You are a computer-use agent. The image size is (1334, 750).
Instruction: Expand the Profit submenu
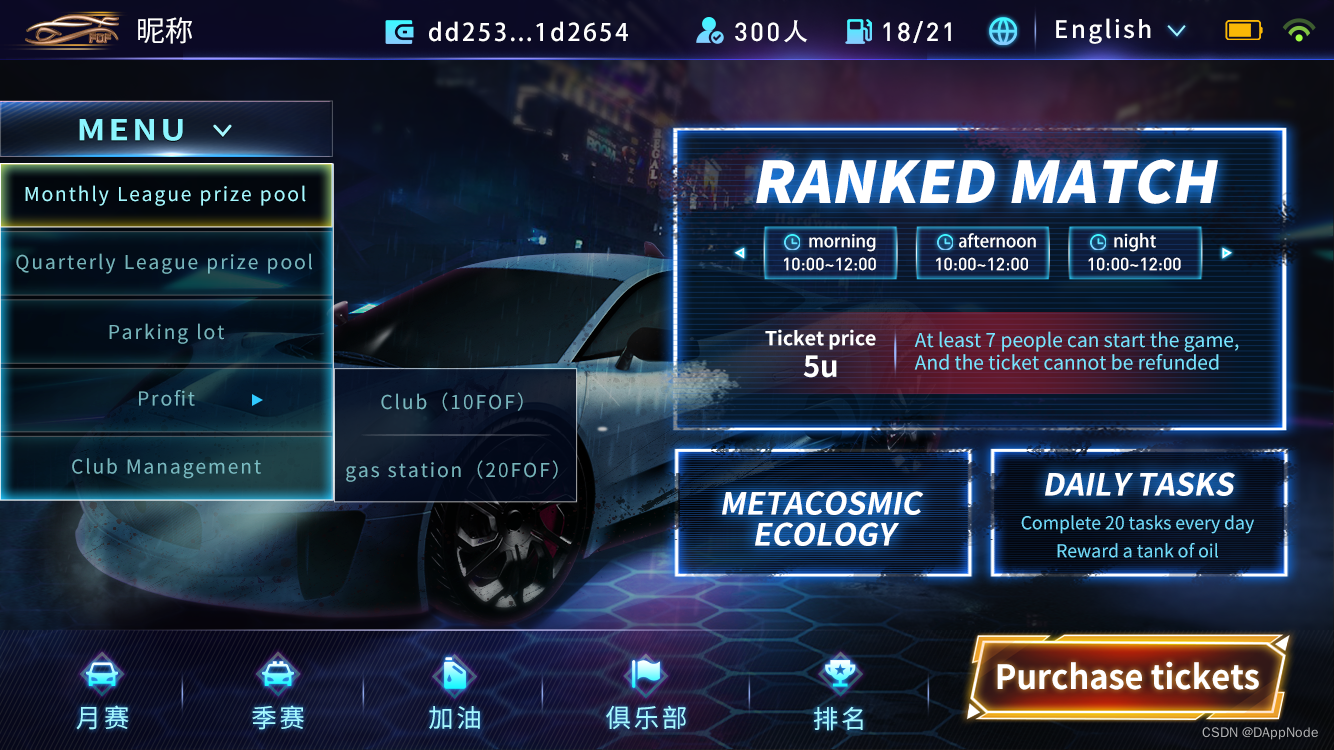point(166,399)
